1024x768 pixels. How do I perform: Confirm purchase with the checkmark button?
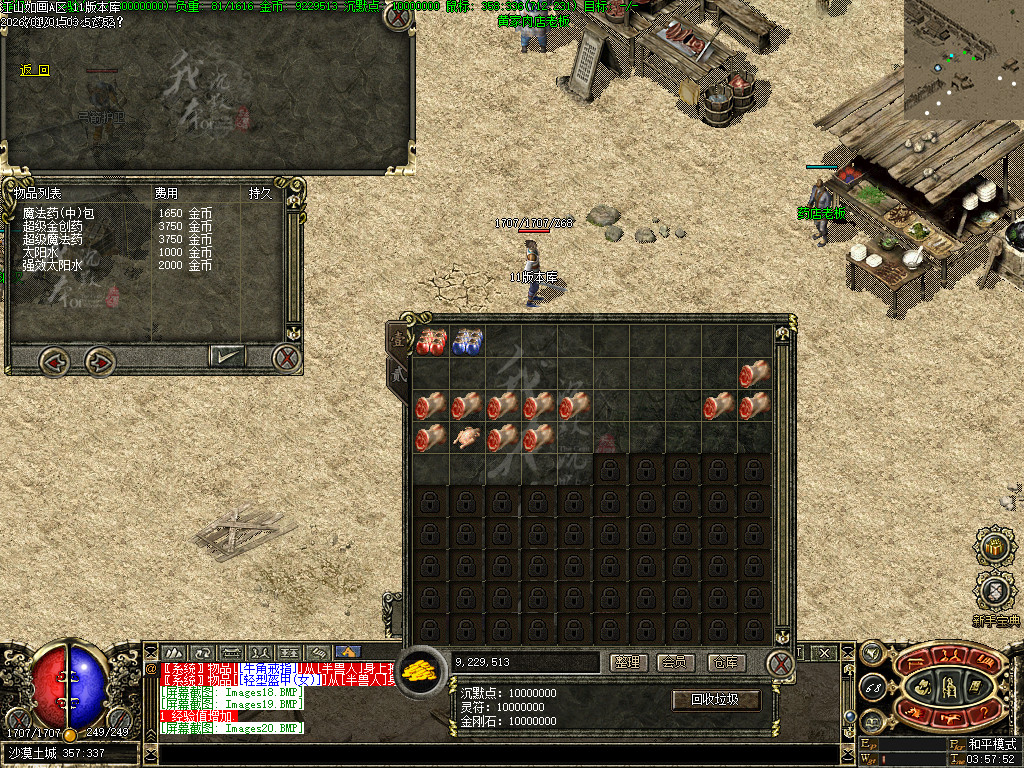tap(227, 355)
